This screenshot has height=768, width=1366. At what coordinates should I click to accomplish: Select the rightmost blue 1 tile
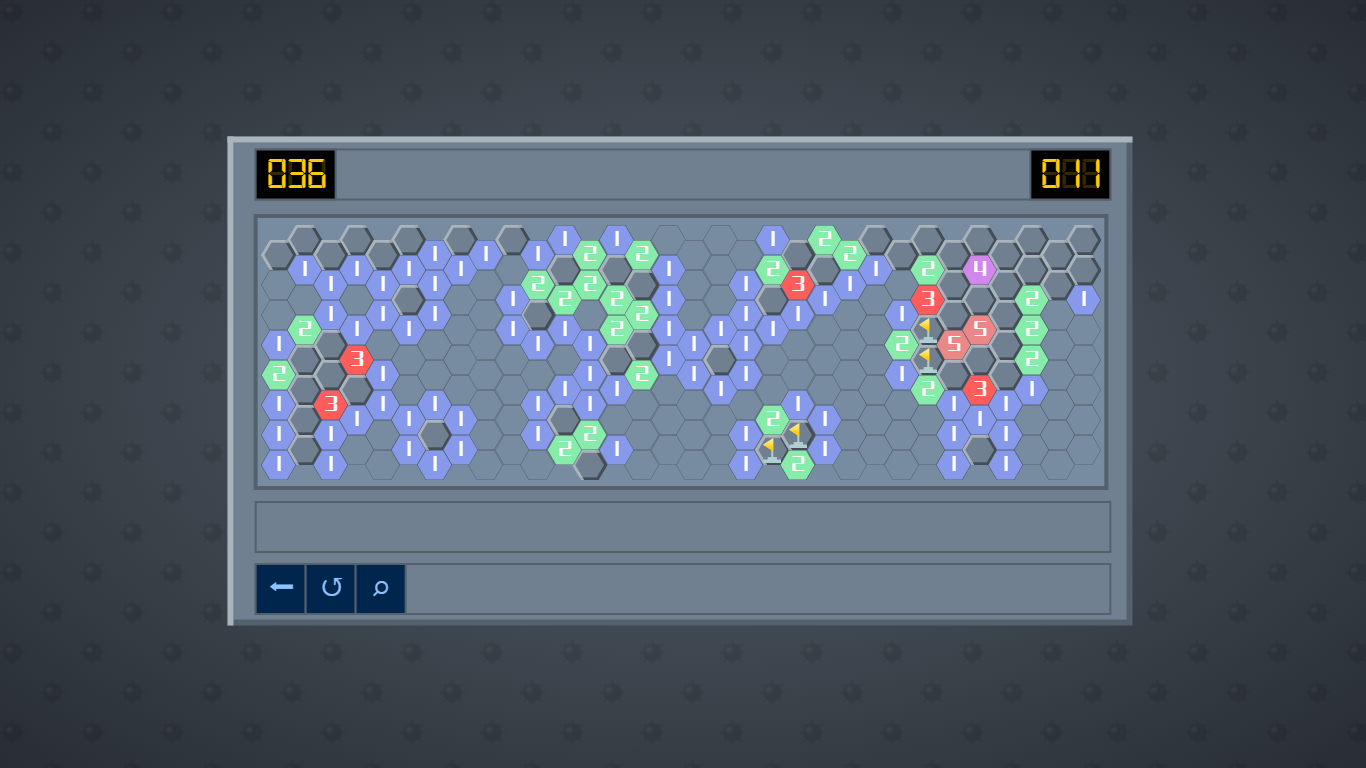(x=1083, y=299)
